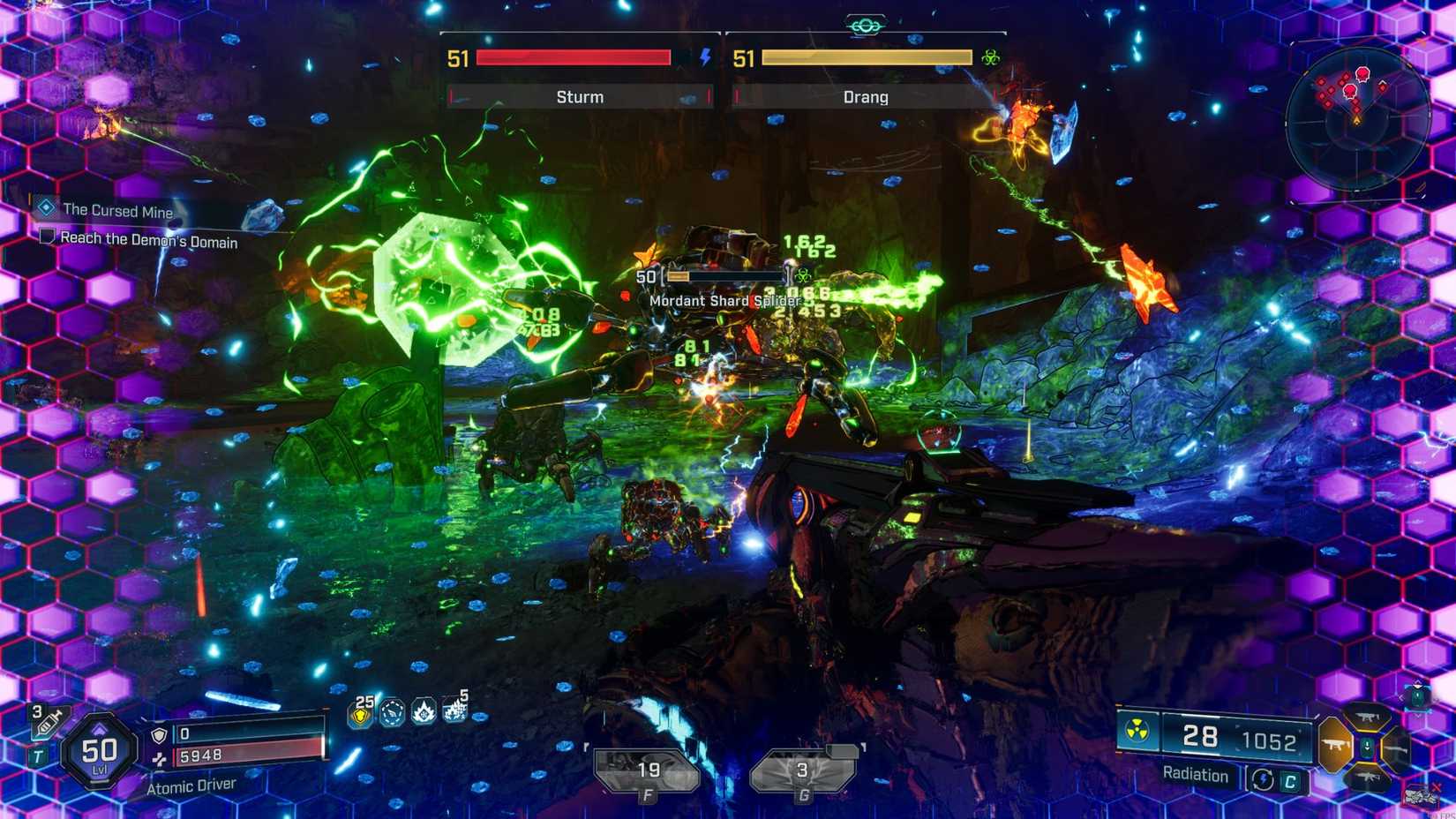
Task: Click the shock element icon on Sturm's health bar
Action: pos(703,57)
